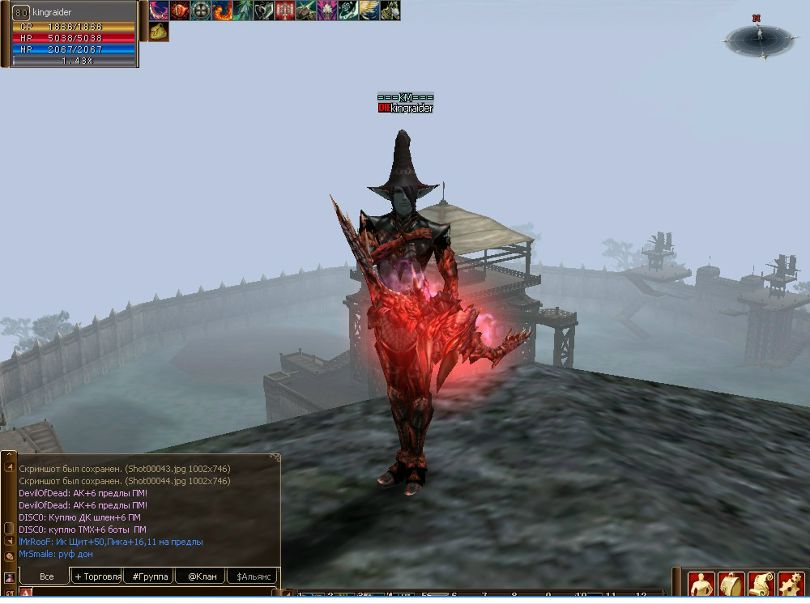
Task: Click the compass radar in the corner
Action: (x=759, y=39)
